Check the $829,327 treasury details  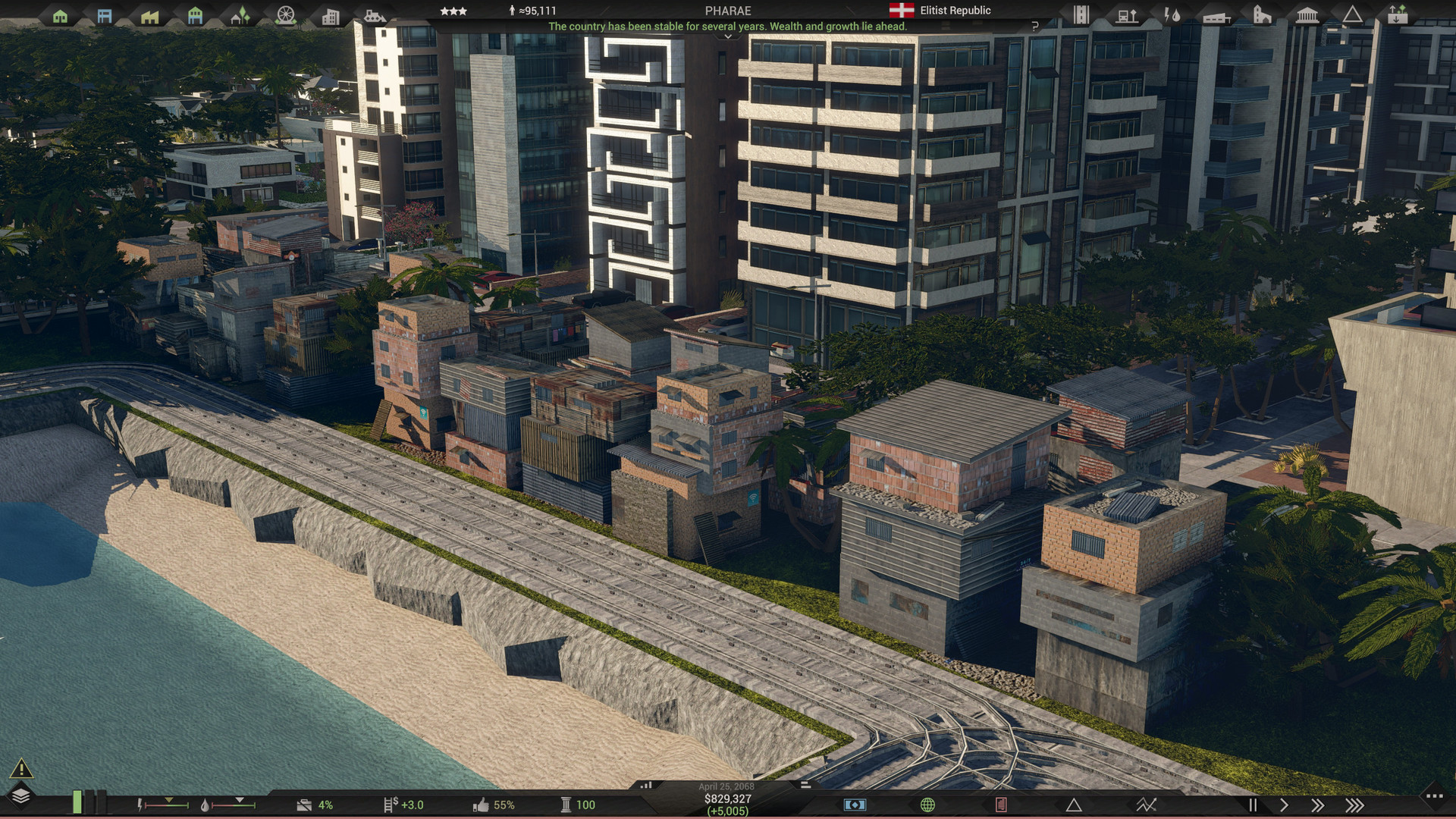pos(730,798)
